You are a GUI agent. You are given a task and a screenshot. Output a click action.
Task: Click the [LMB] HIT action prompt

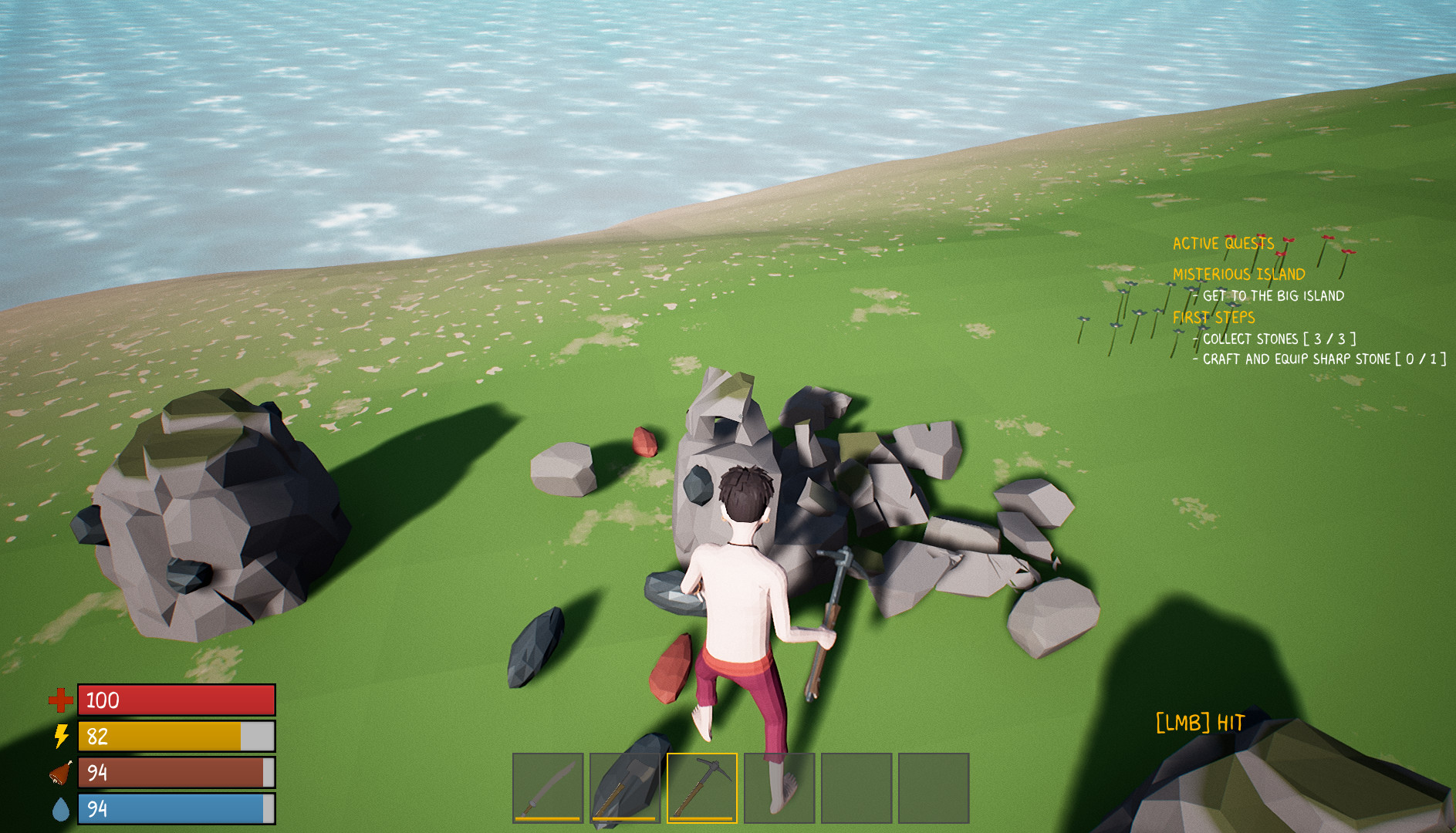pyautogui.click(x=1198, y=723)
